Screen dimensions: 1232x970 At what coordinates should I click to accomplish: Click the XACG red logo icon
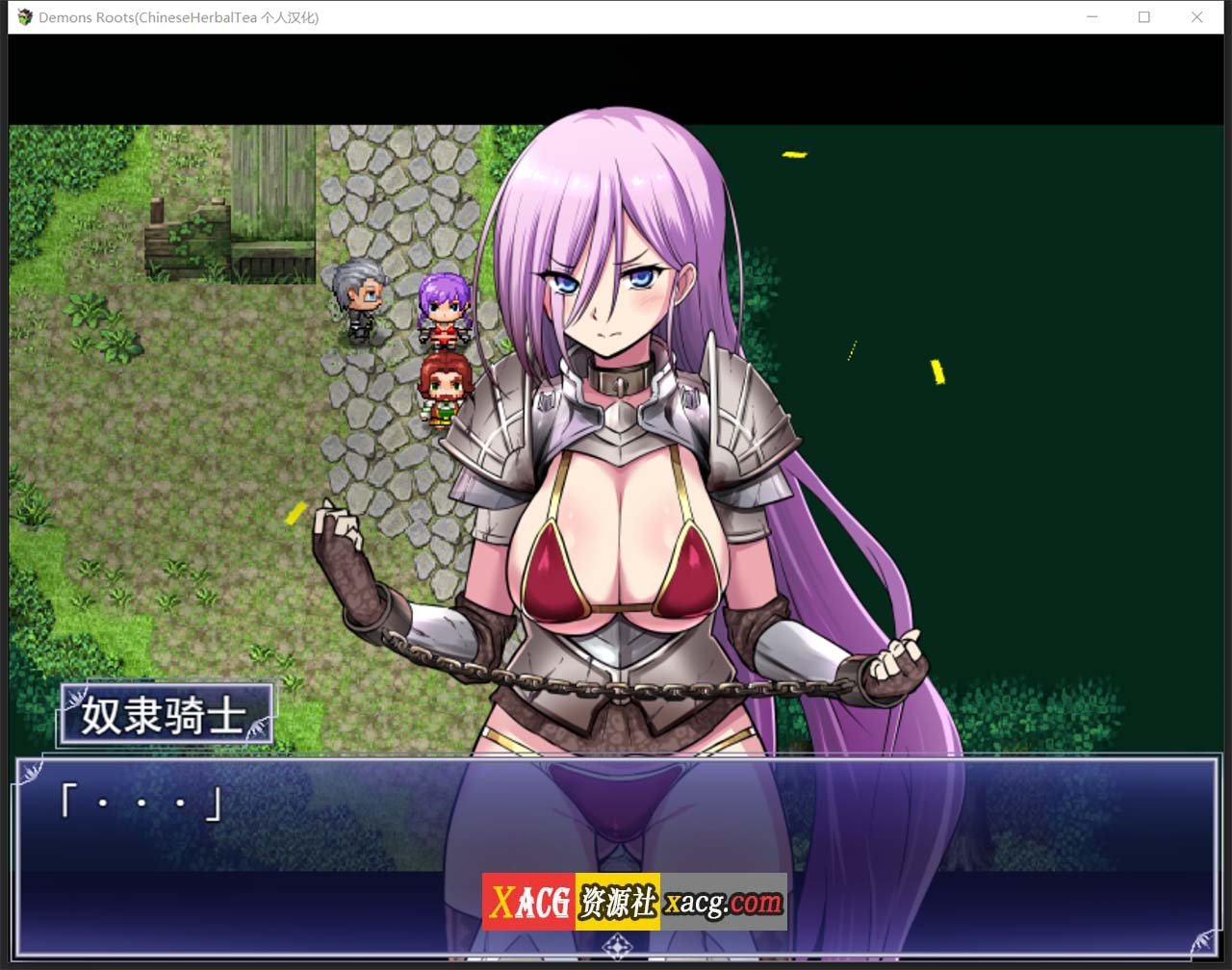(x=528, y=903)
